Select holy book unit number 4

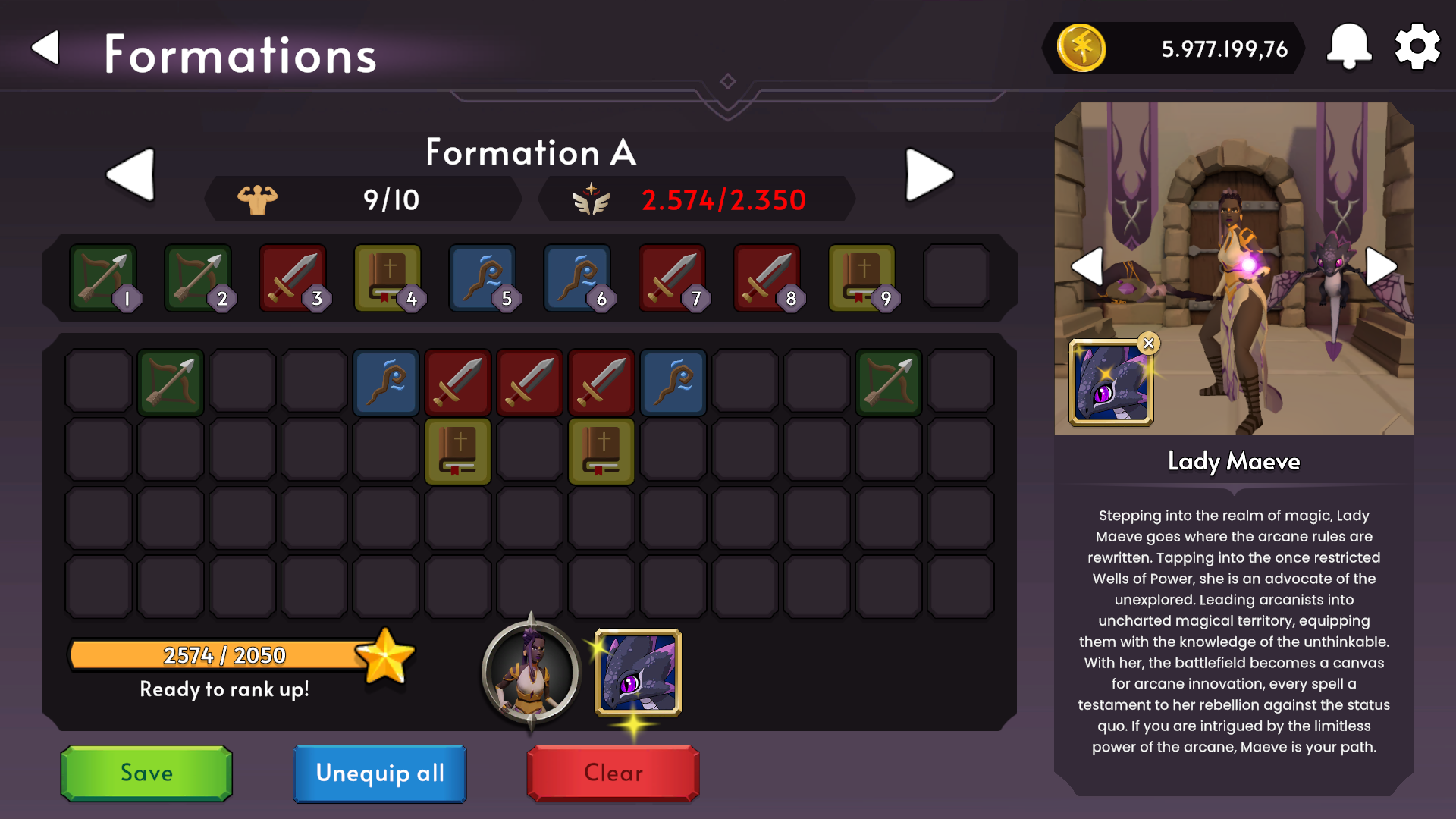[390, 277]
